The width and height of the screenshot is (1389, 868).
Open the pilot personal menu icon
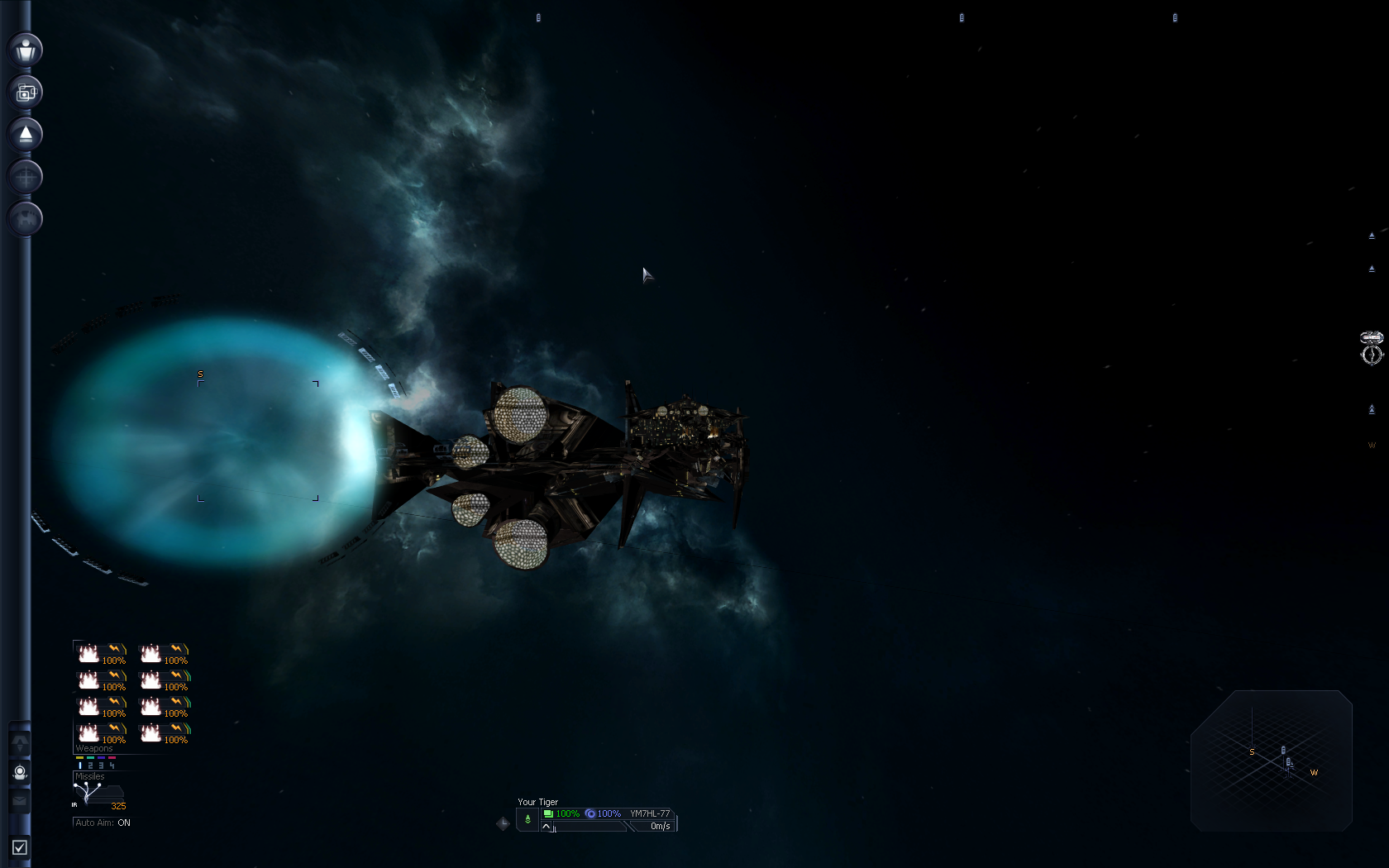(26, 50)
